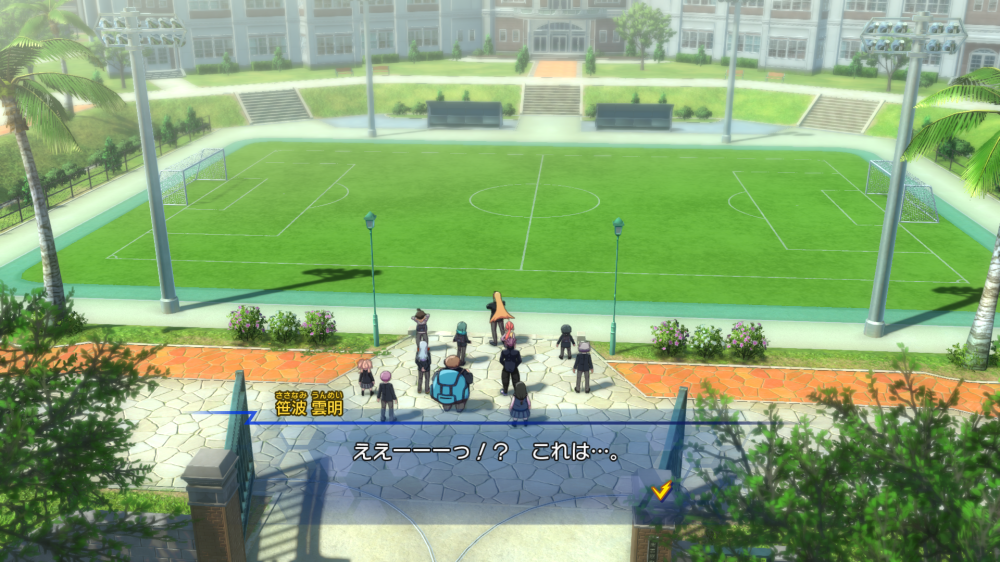Advance dialogue with the orange continue arrow
Image resolution: width=1000 pixels, height=562 pixels.
660,490
